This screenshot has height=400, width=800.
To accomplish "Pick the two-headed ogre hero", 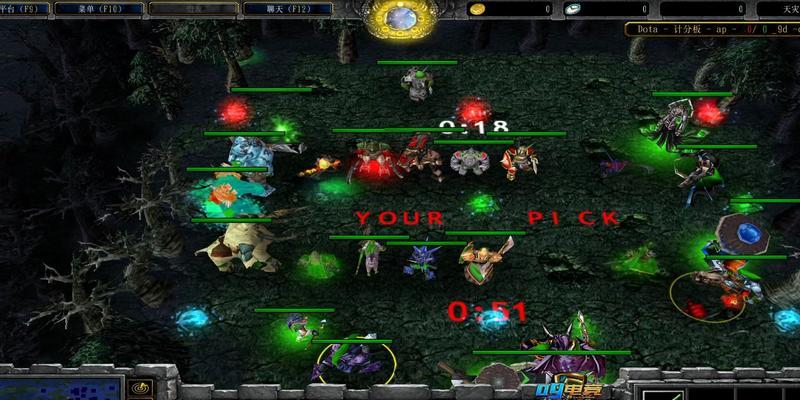I will pos(247,154).
